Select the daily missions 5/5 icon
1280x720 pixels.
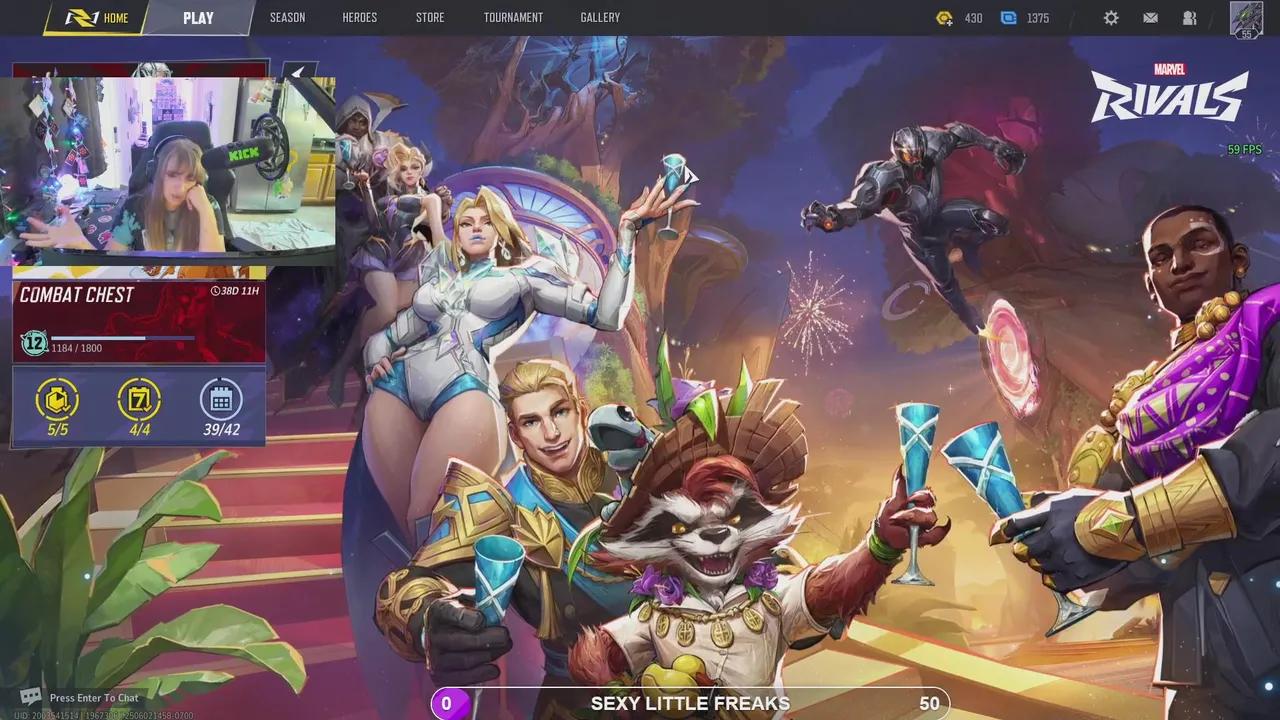pos(57,400)
